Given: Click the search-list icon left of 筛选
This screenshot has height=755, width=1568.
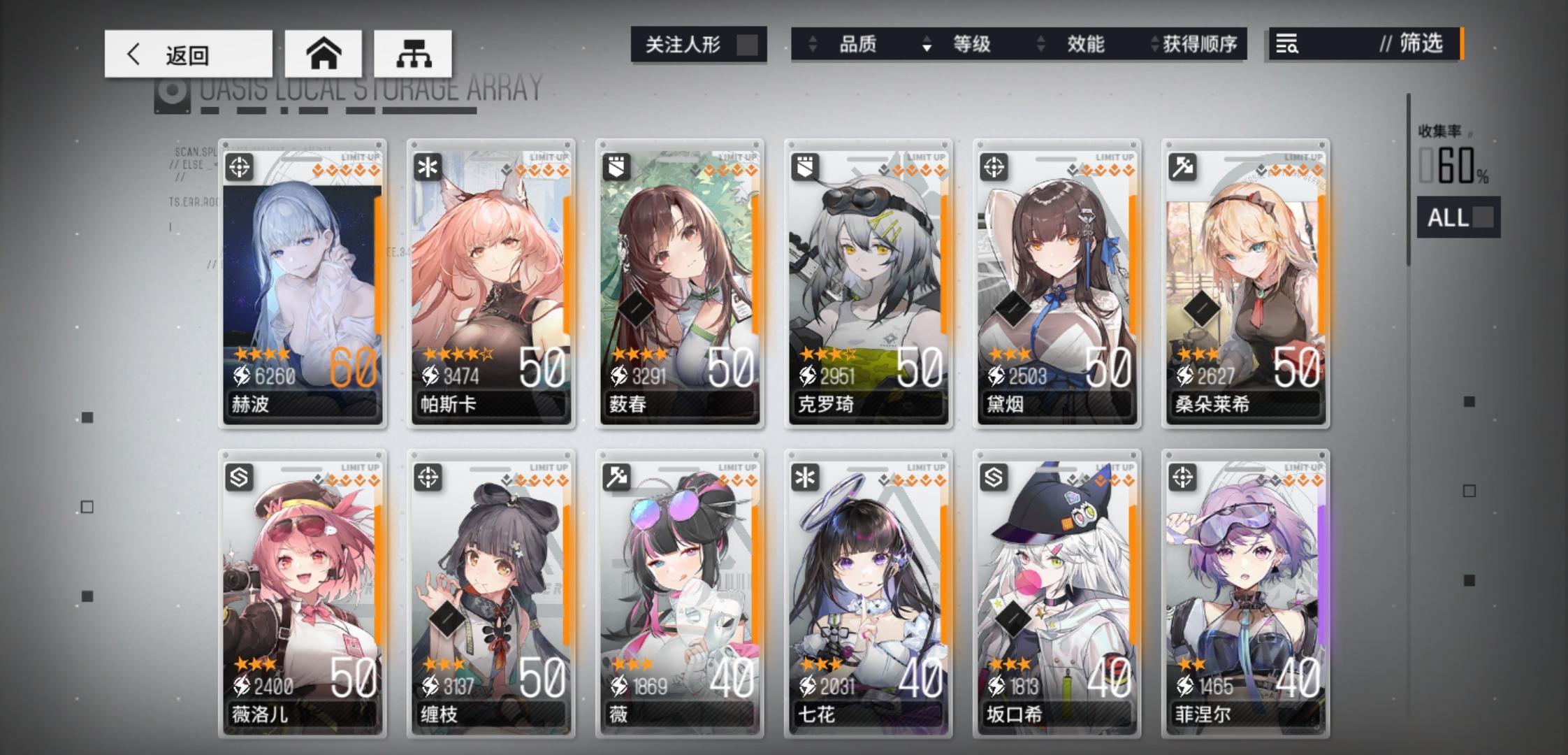Looking at the screenshot, I should click(x=1289, y=44).
